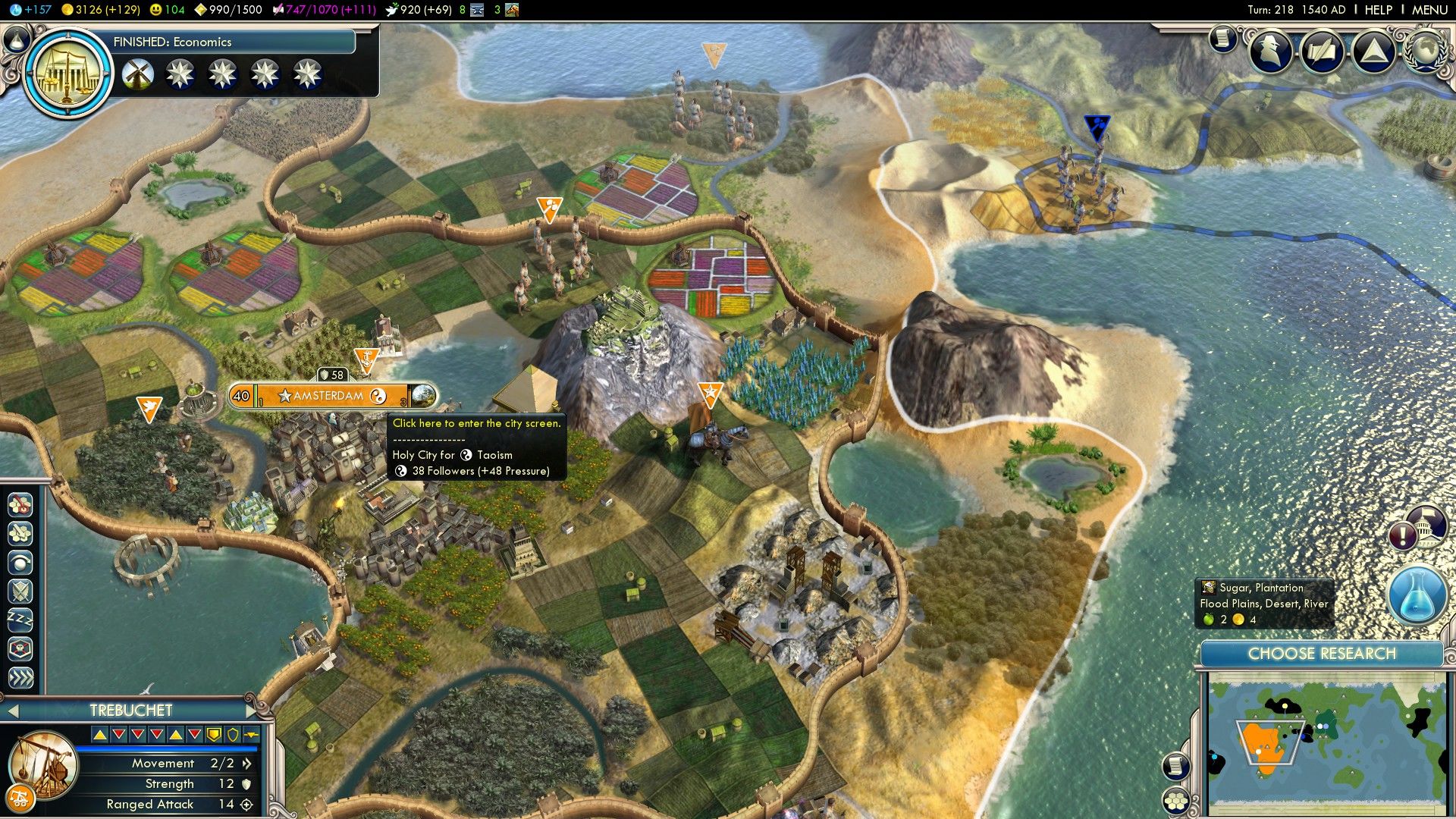Click the Amsterdam city banner
The width and height of the screenshot is (1456, 819).
[328, 396]
